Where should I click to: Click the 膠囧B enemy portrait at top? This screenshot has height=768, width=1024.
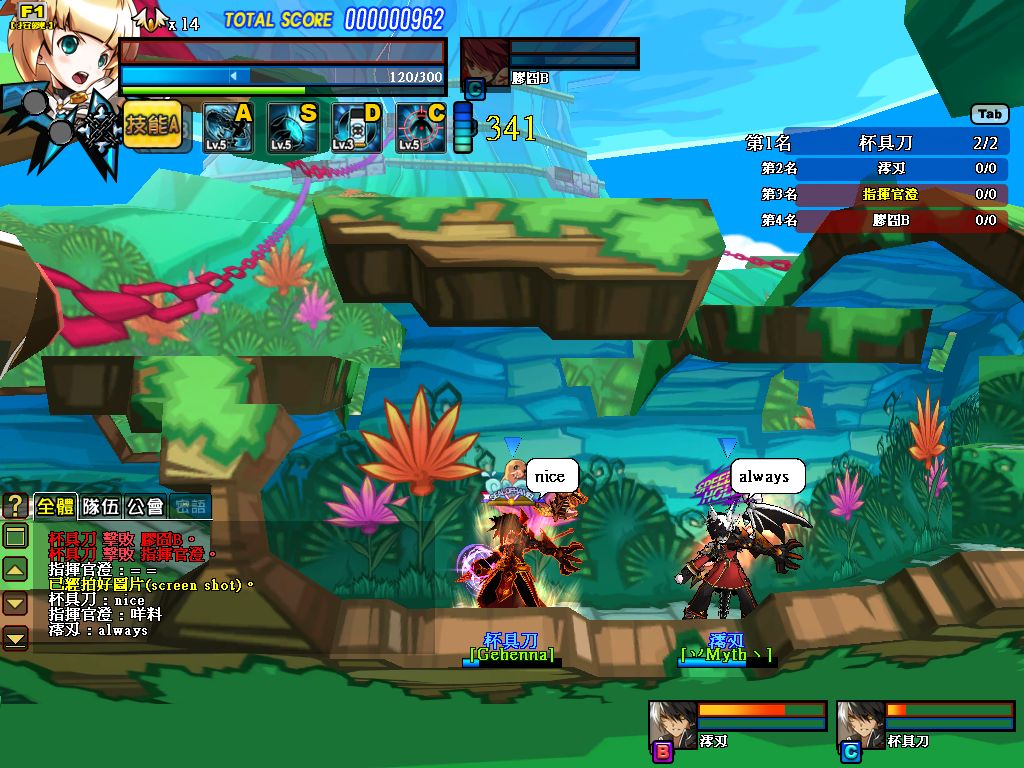485,61
